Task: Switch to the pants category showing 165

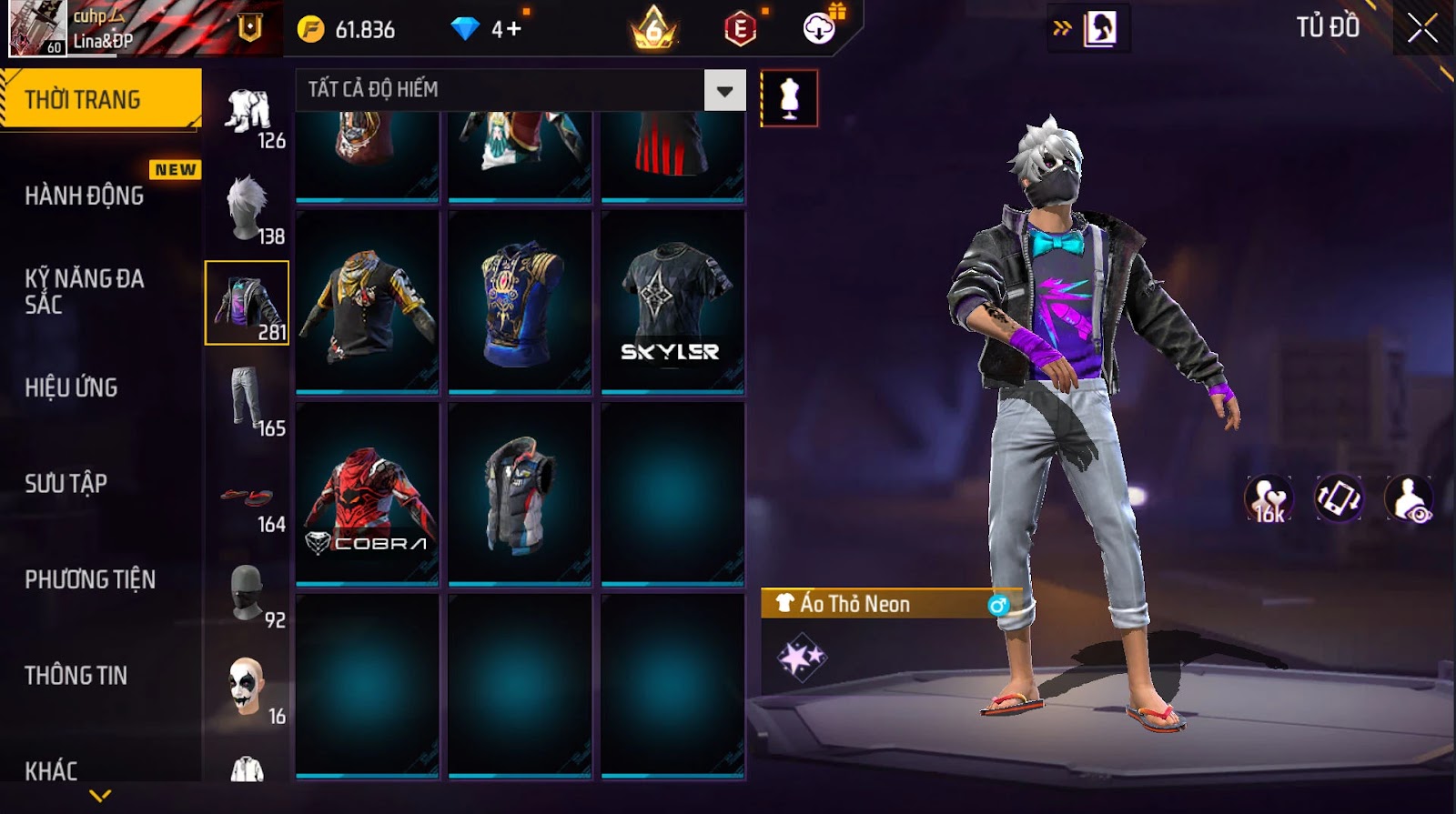Action: [x=248, y=399]
